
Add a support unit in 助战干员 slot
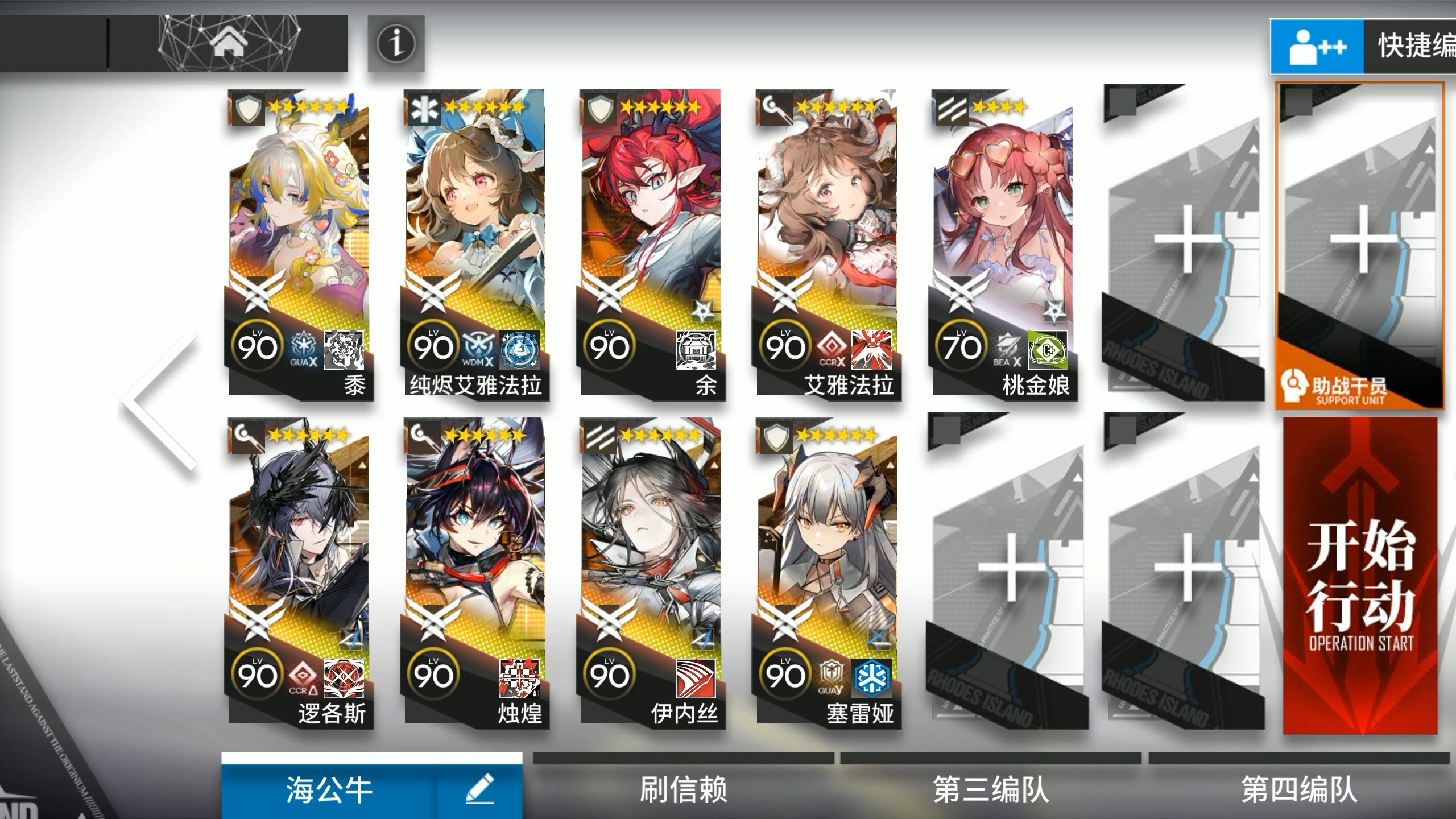click(1359, 246)
